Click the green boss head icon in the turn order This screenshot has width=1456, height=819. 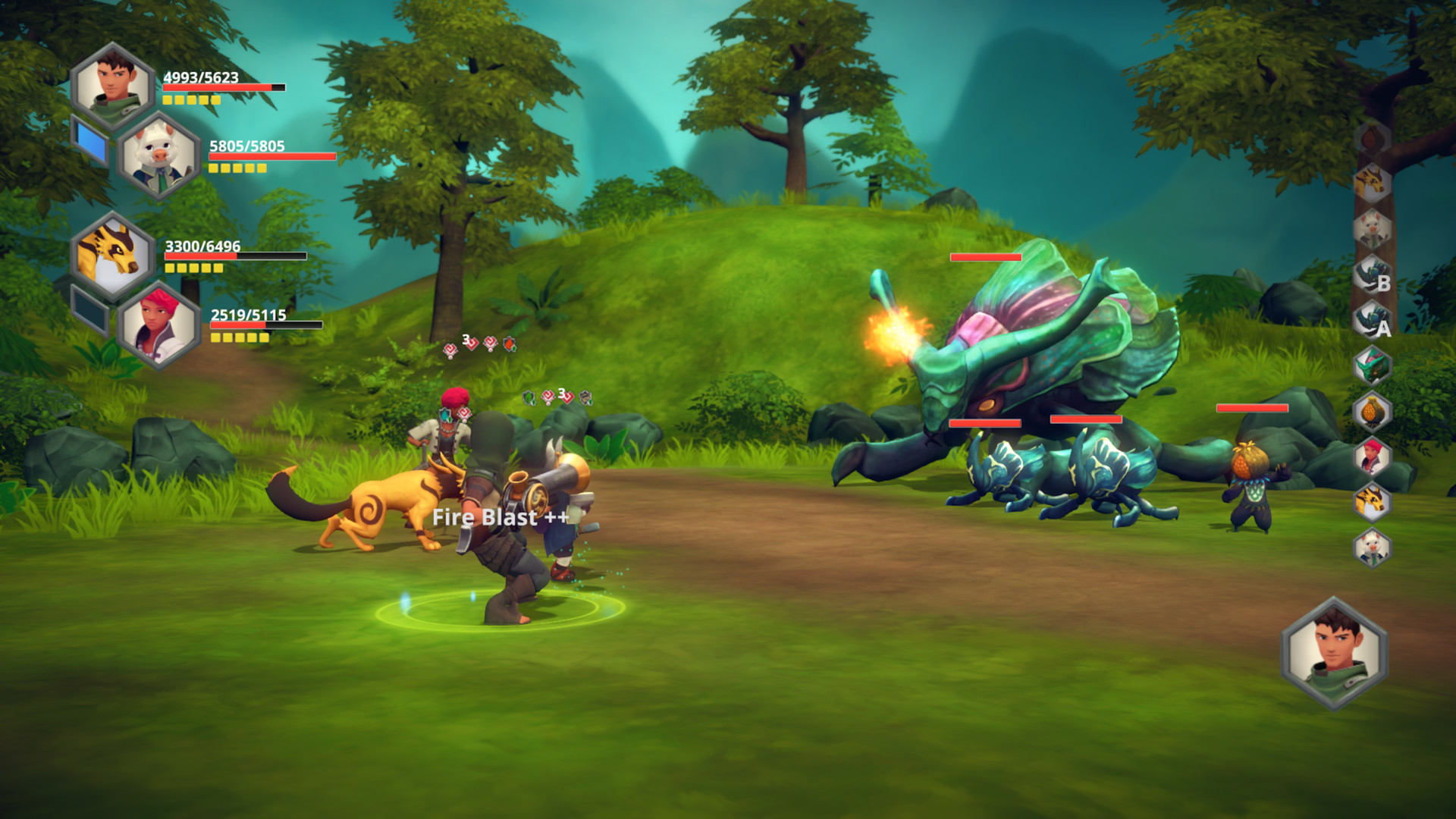[1371, 366]
